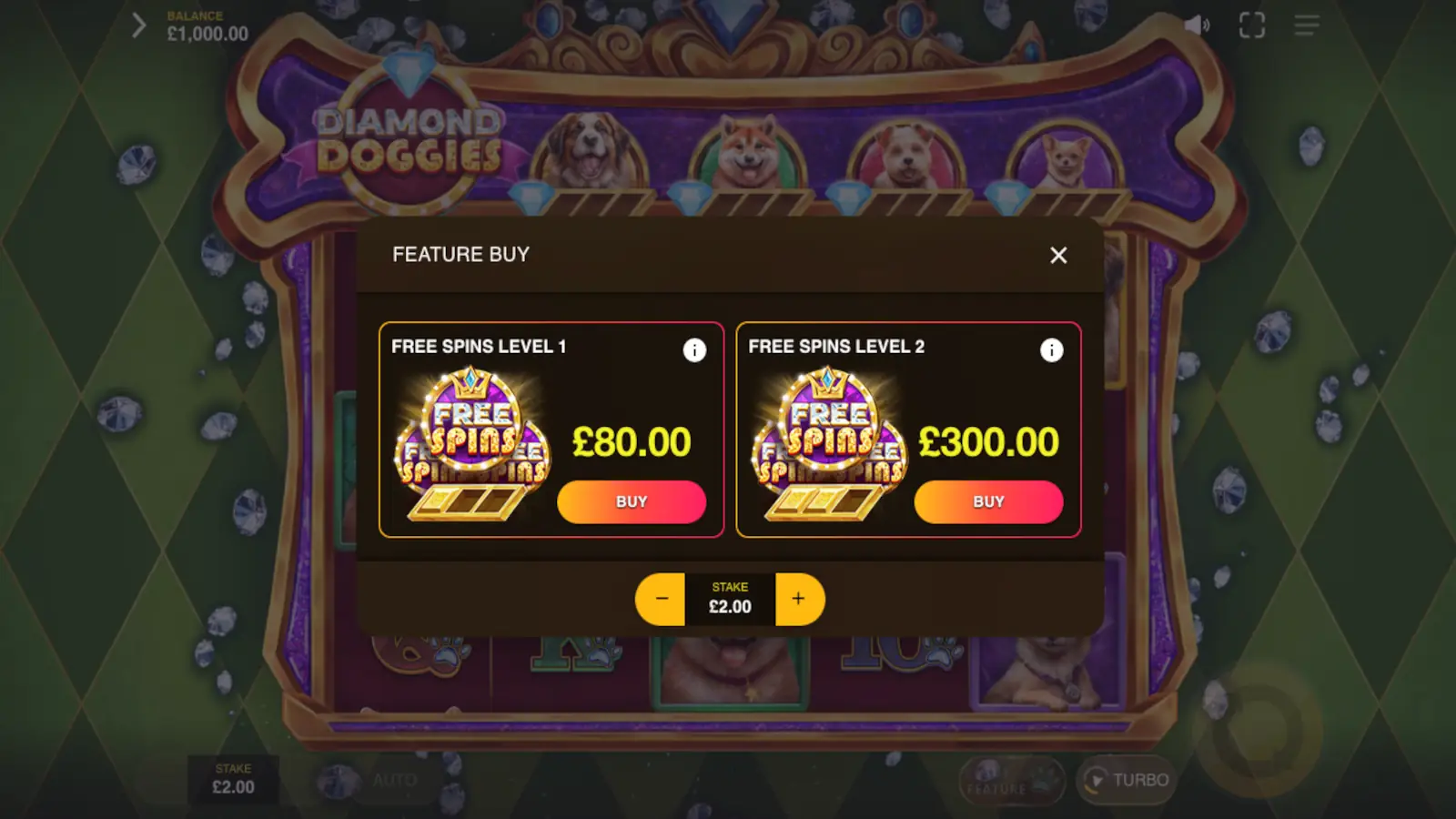The height and width of the screenshot is (819, 1456).
Task: Buy Free Spins Level 2 for £300.00
Action: (988, 501)
